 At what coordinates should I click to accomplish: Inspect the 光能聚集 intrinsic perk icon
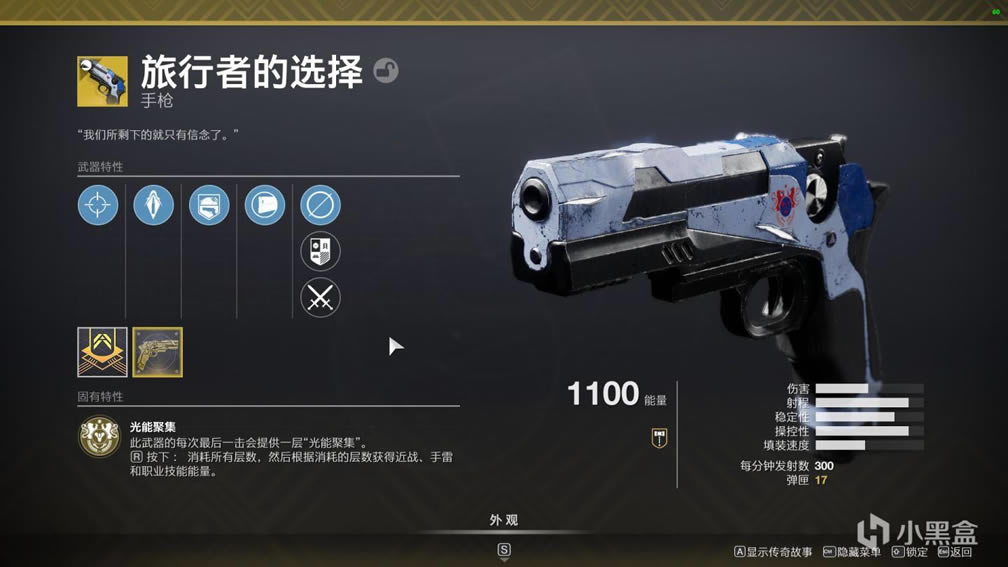[x=99, y=437]
